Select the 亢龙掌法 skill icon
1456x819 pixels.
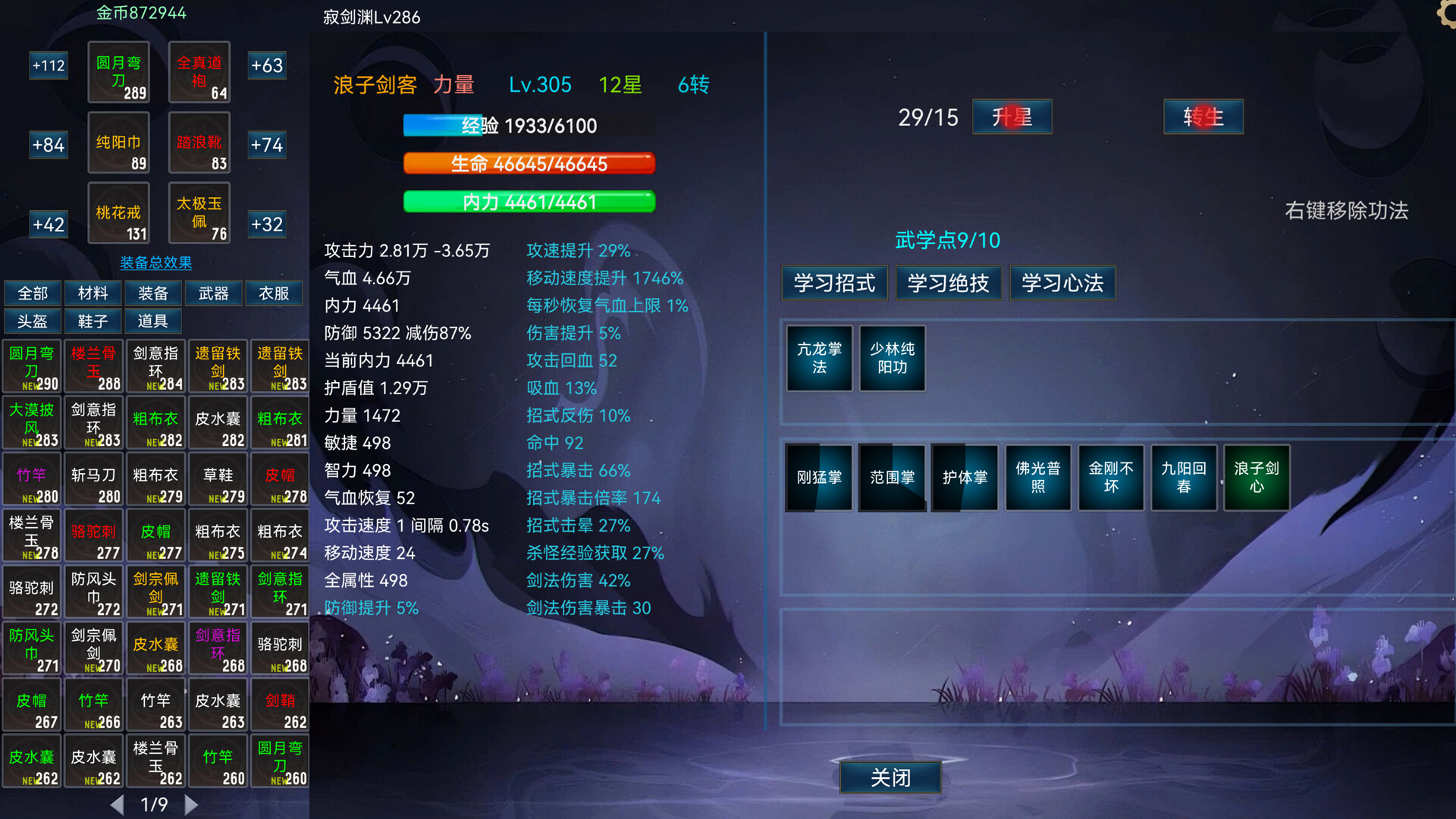pos(818,358)
